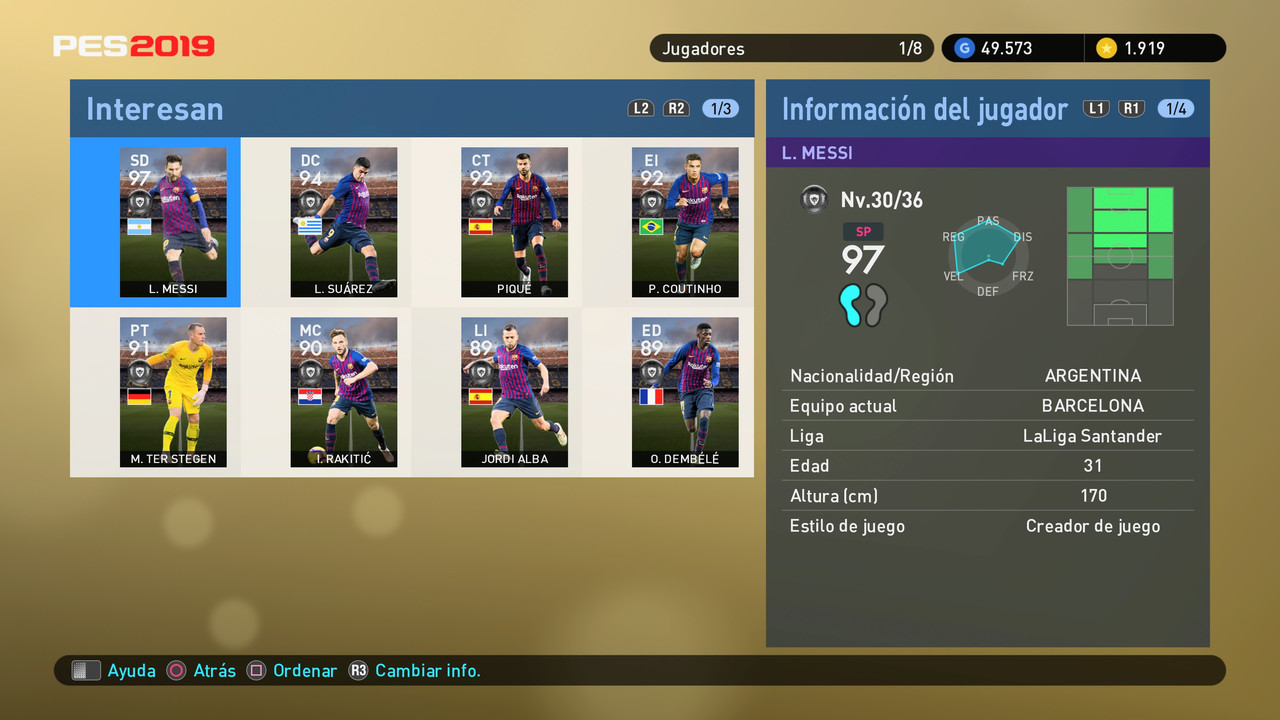Open the 1/3 page indicator in Interesan panel

coord(720,108)
